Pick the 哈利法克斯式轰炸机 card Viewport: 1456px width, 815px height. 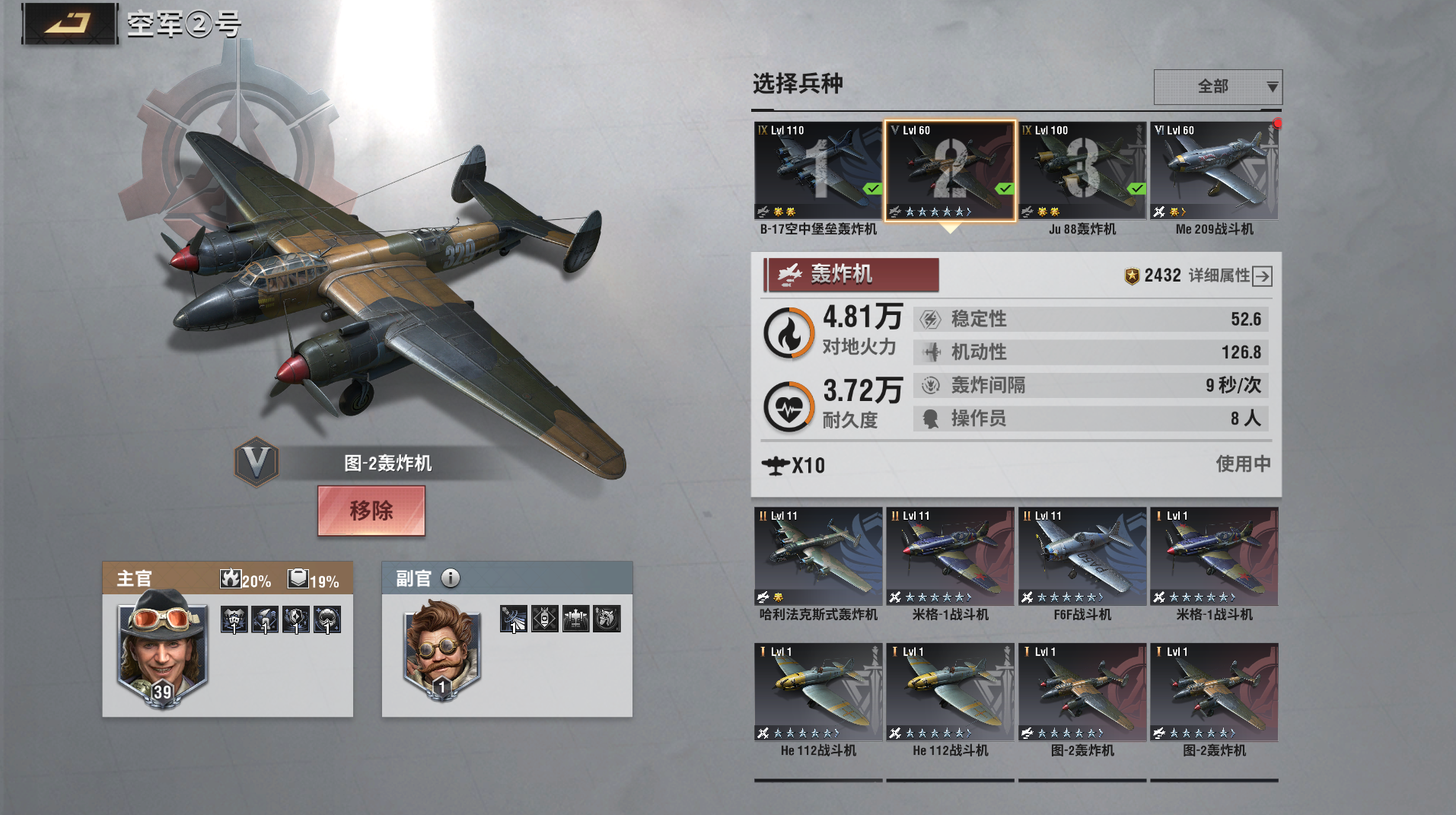818,557
